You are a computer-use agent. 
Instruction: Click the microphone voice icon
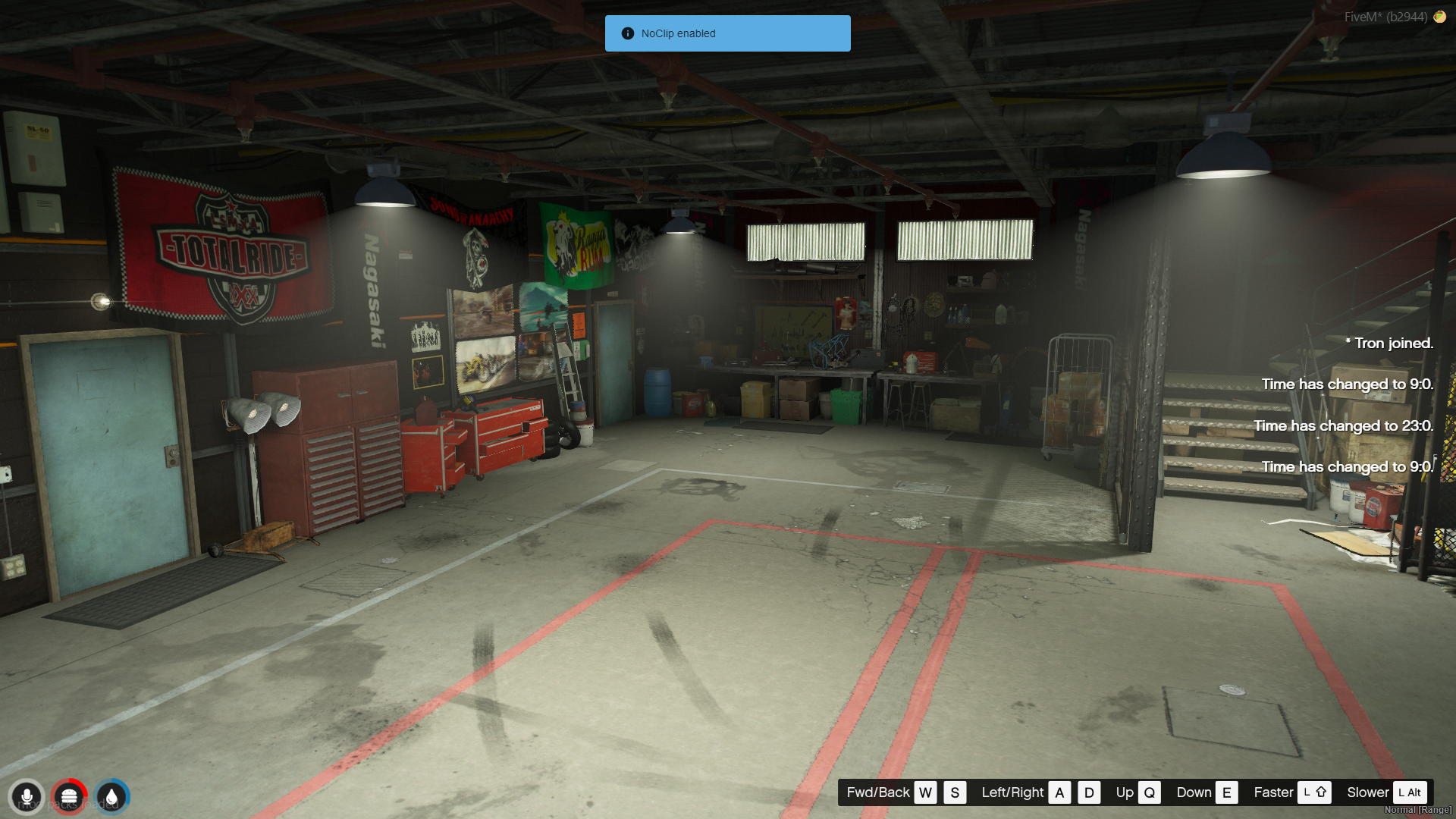pos(27,797)
